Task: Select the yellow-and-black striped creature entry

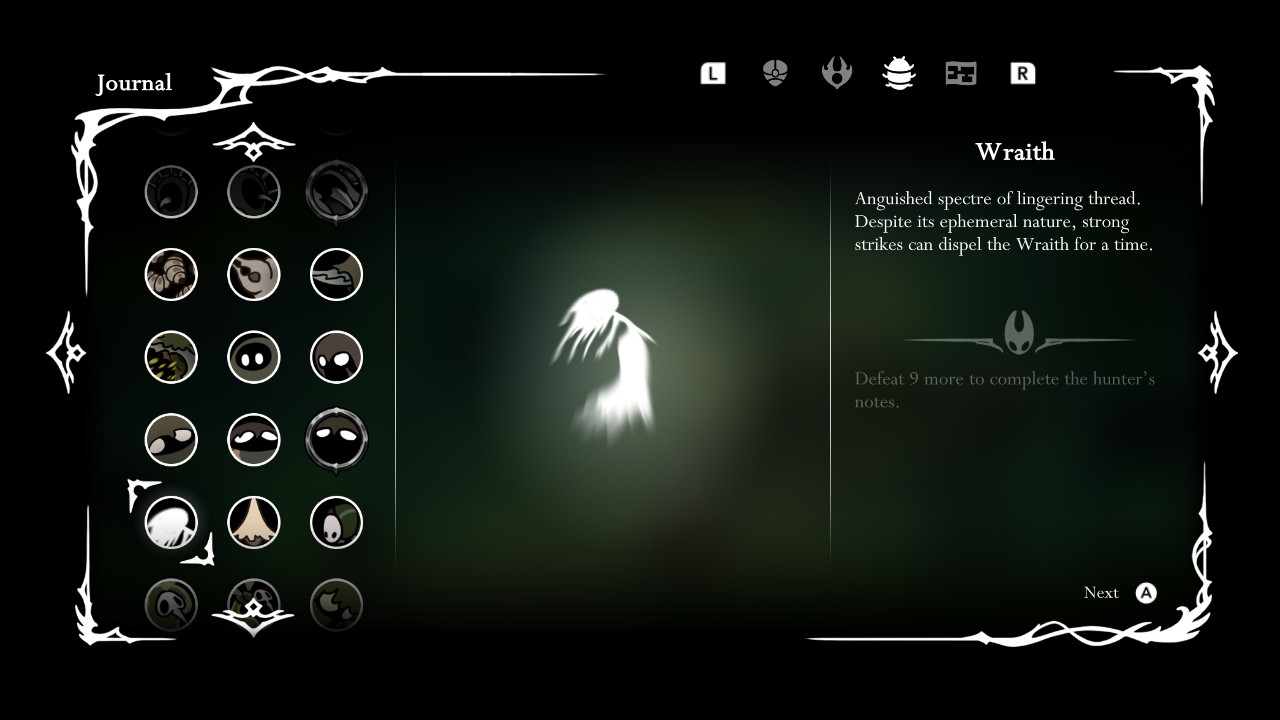Action: 171,357
